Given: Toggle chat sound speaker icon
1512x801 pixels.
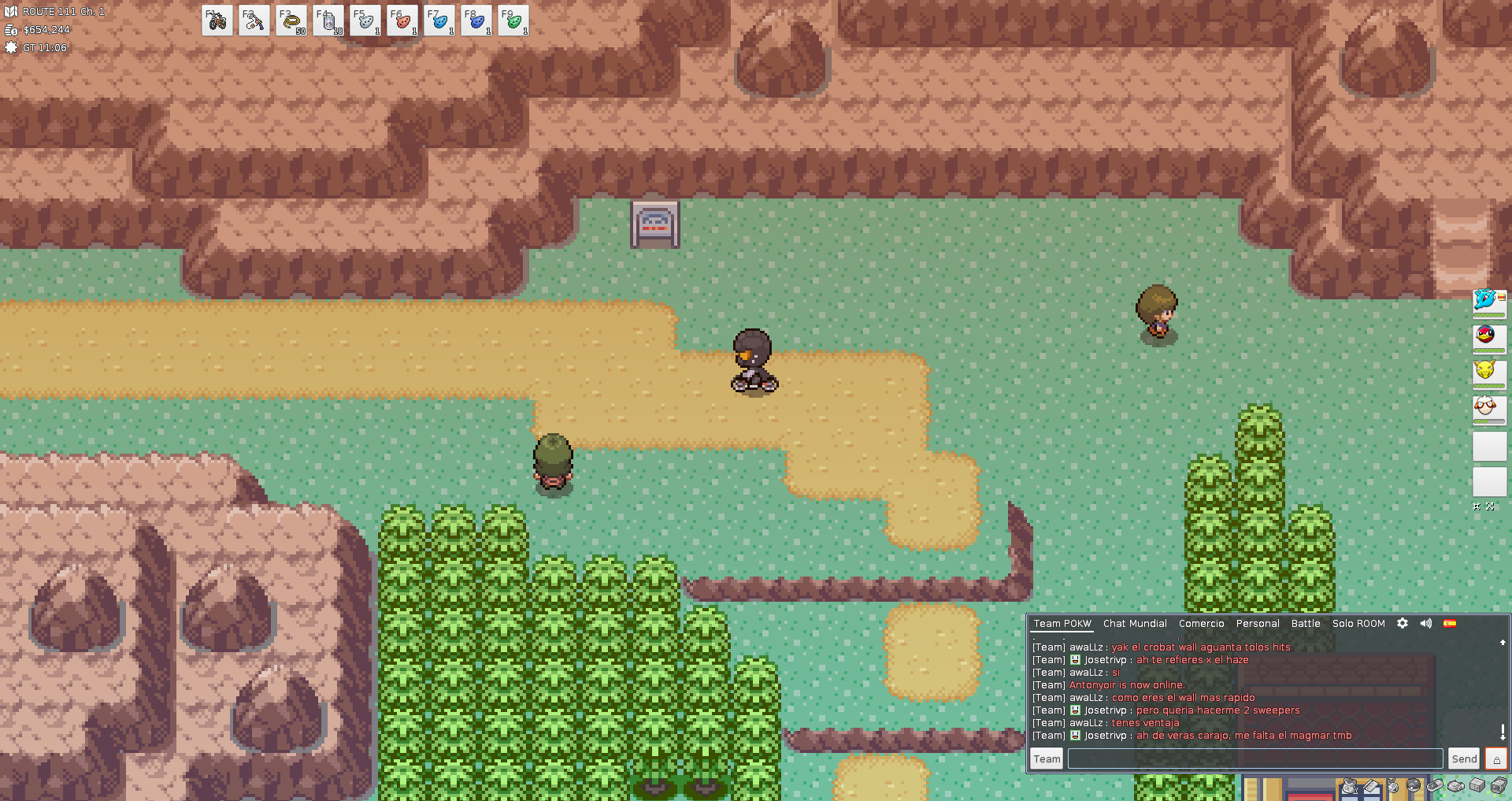Looking at the screenshot, I should [x=1426, y=623].
